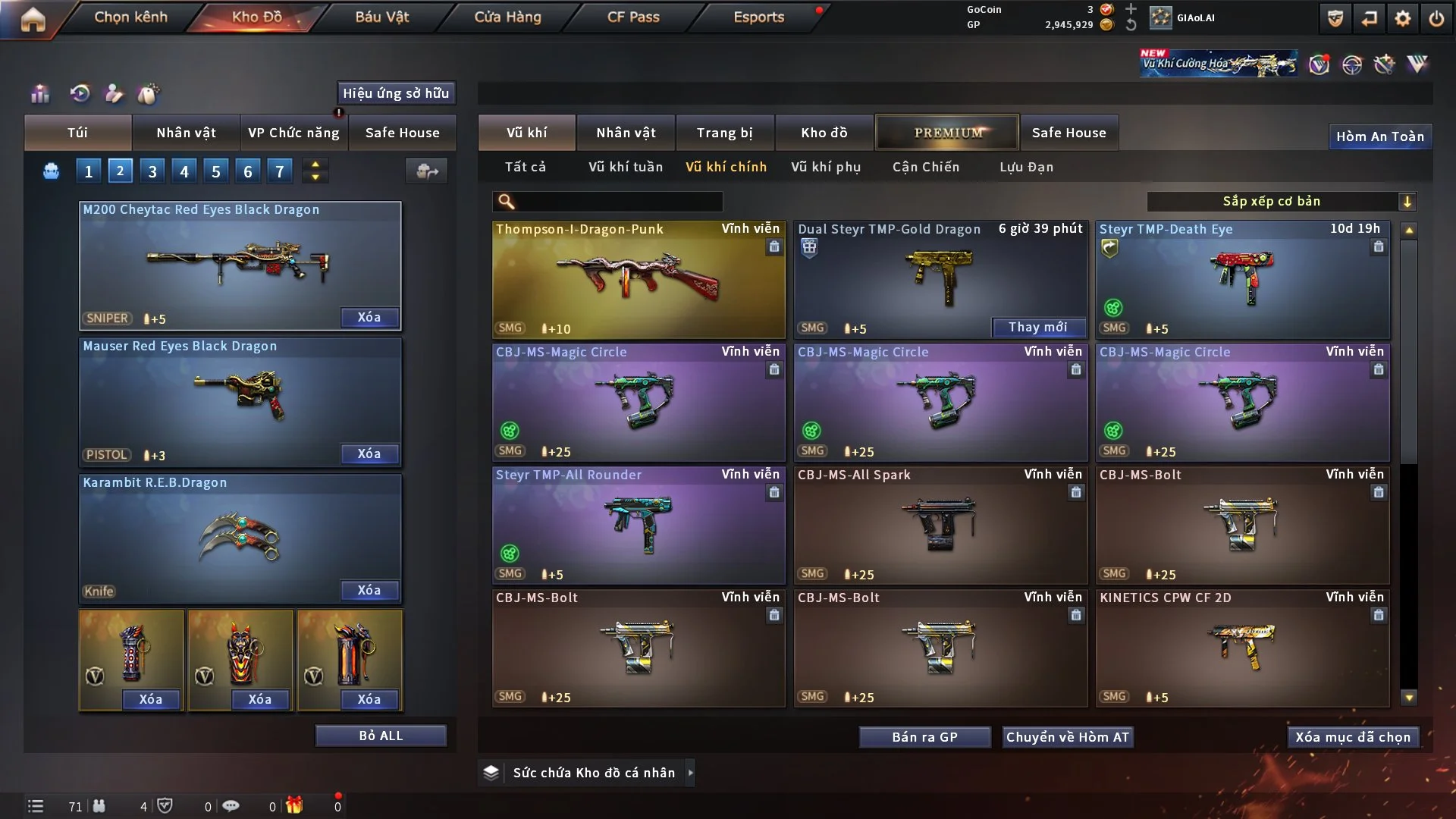Move items with Chuyển về Hòm AT

[1068, 737]
